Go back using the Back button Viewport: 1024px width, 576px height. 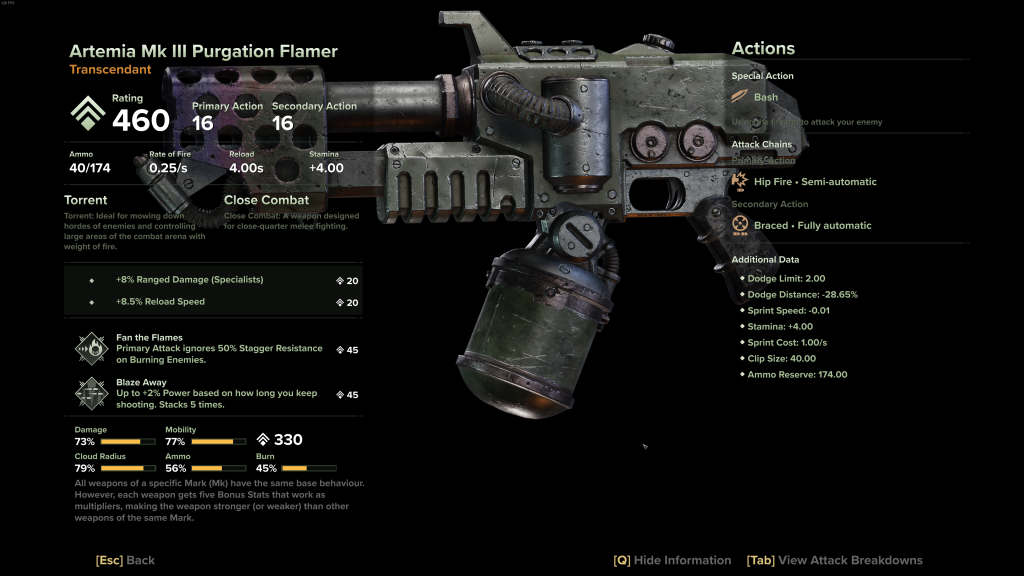point(125,560)
